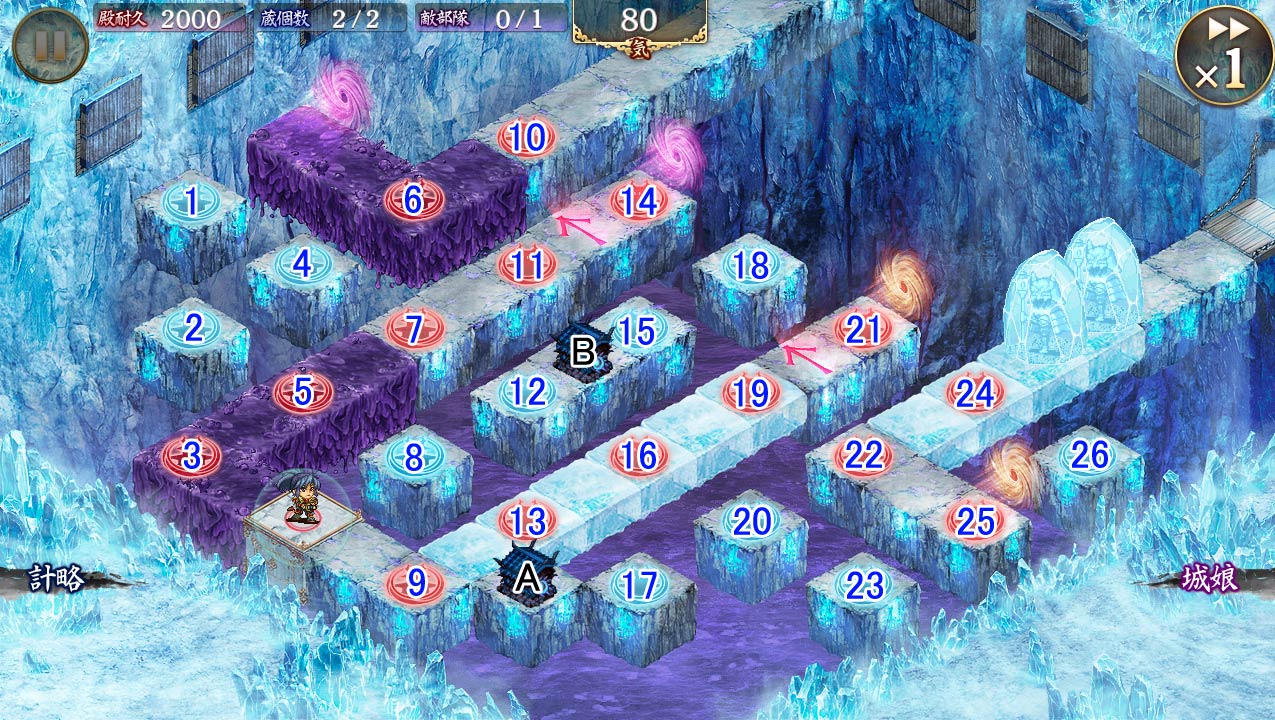Image resolution: width=1275 pixels, height=720 pixels.
Task: Select blue deployment tile 1
Action: (191, 200)
